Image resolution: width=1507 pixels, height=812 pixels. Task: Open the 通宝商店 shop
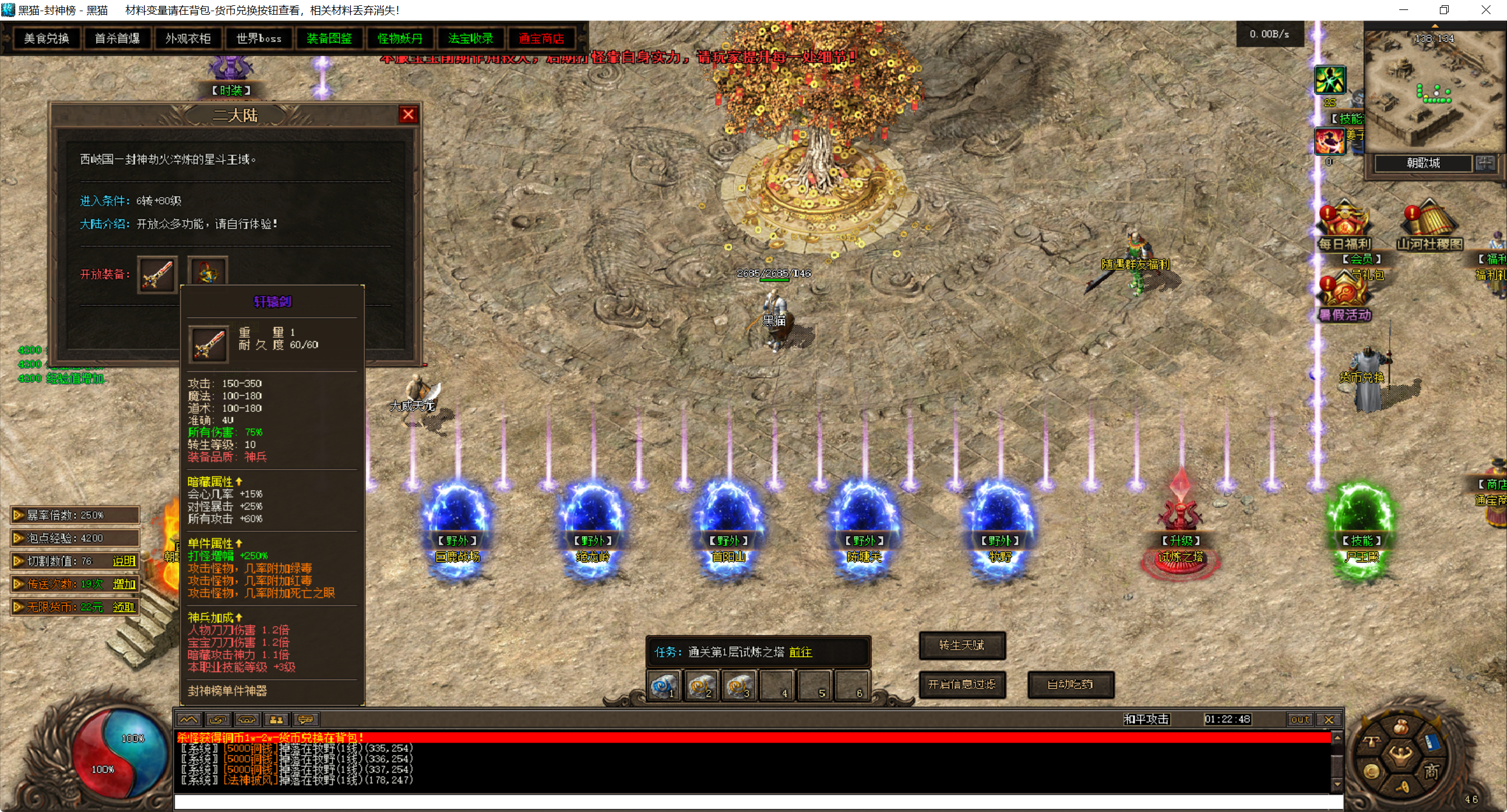[541, 39]
